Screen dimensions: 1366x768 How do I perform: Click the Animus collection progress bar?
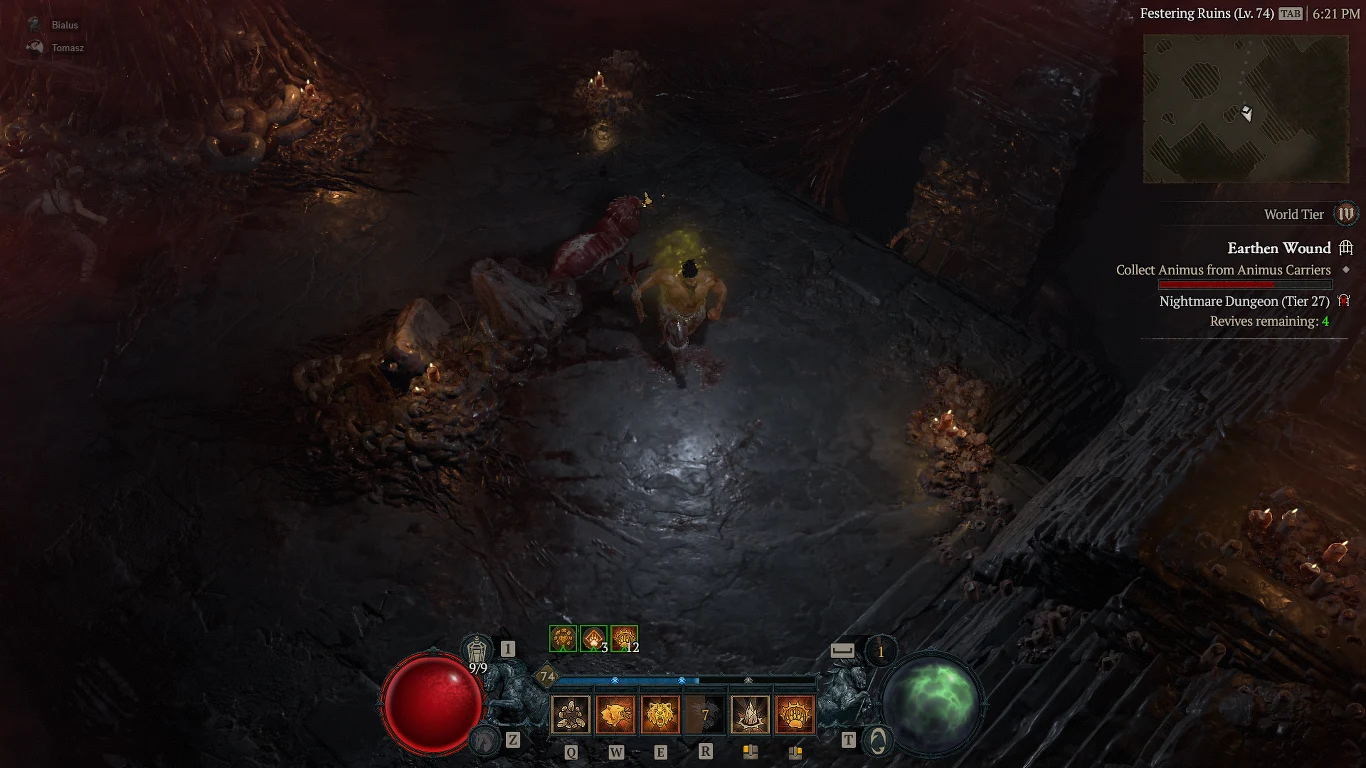(1245, 284)
